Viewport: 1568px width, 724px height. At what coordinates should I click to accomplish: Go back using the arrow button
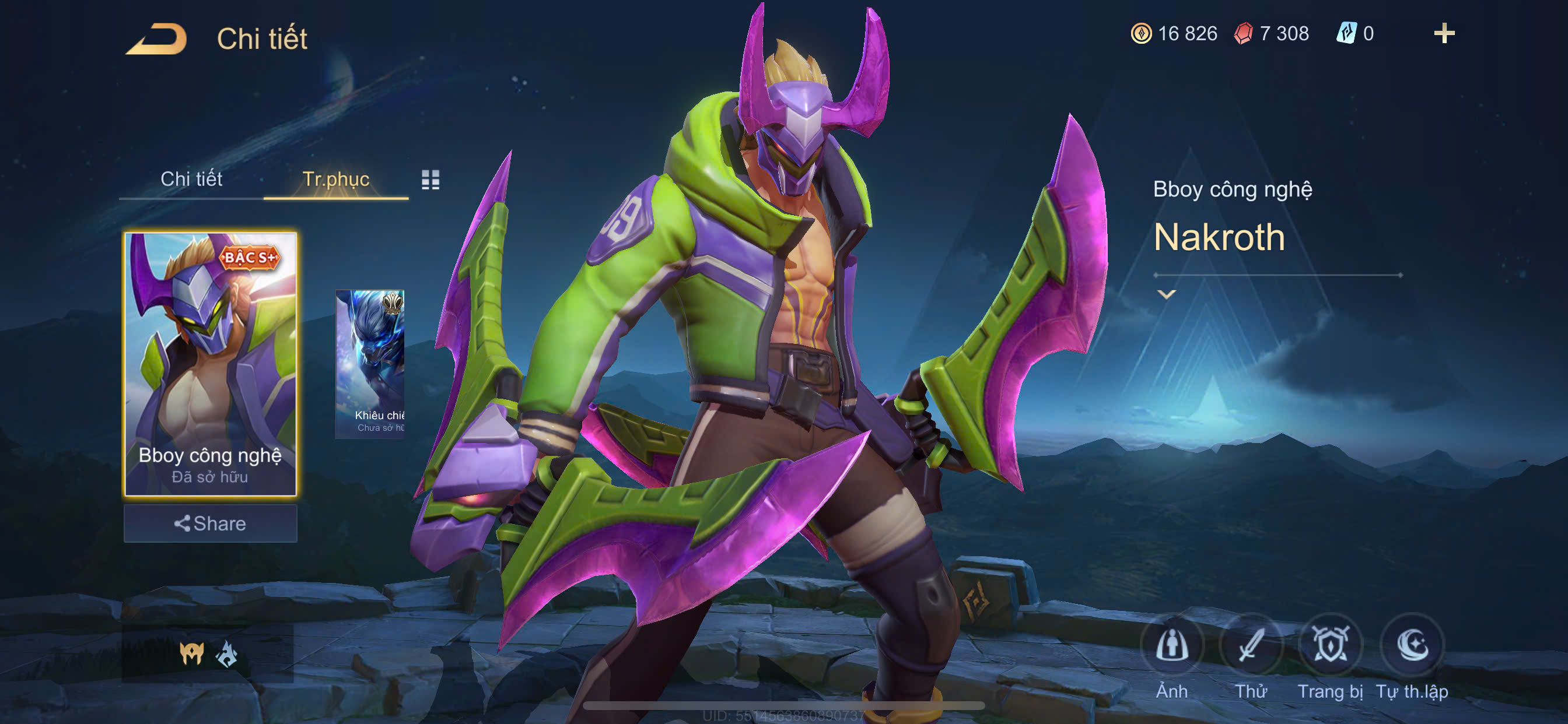pos(157,39)
